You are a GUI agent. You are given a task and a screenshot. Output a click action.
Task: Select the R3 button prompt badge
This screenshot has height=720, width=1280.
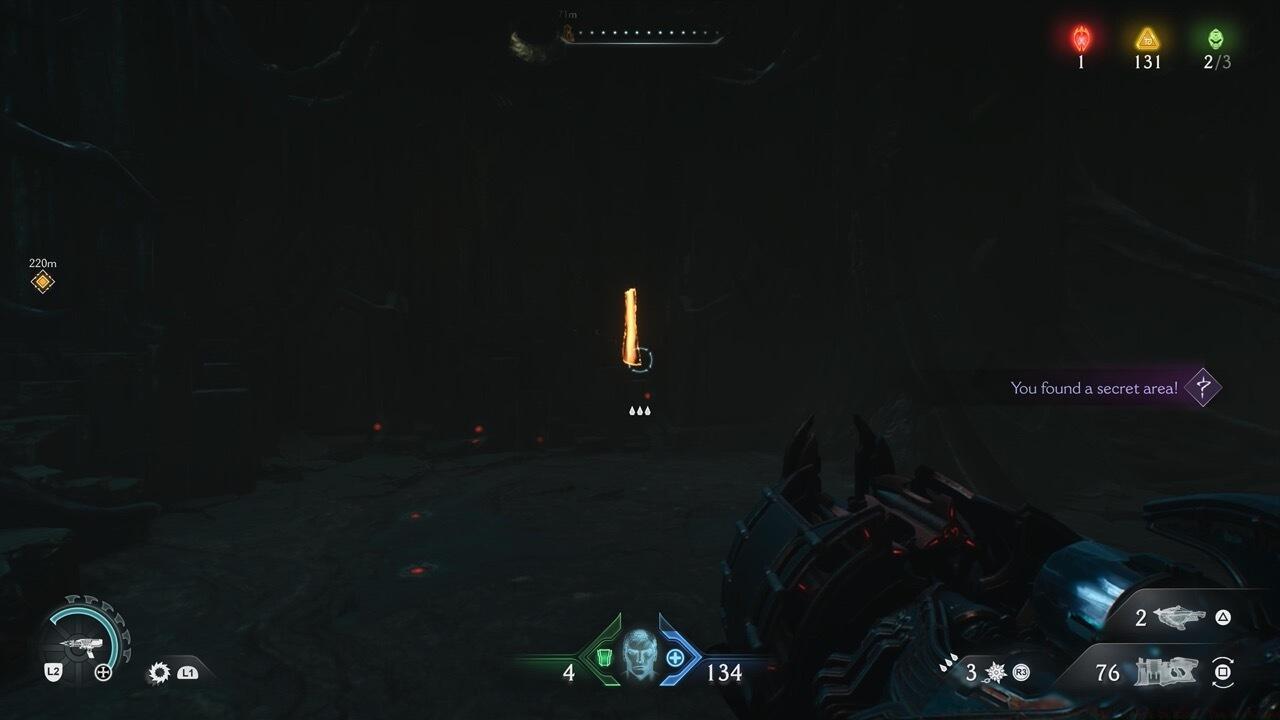click(1020, 671)
